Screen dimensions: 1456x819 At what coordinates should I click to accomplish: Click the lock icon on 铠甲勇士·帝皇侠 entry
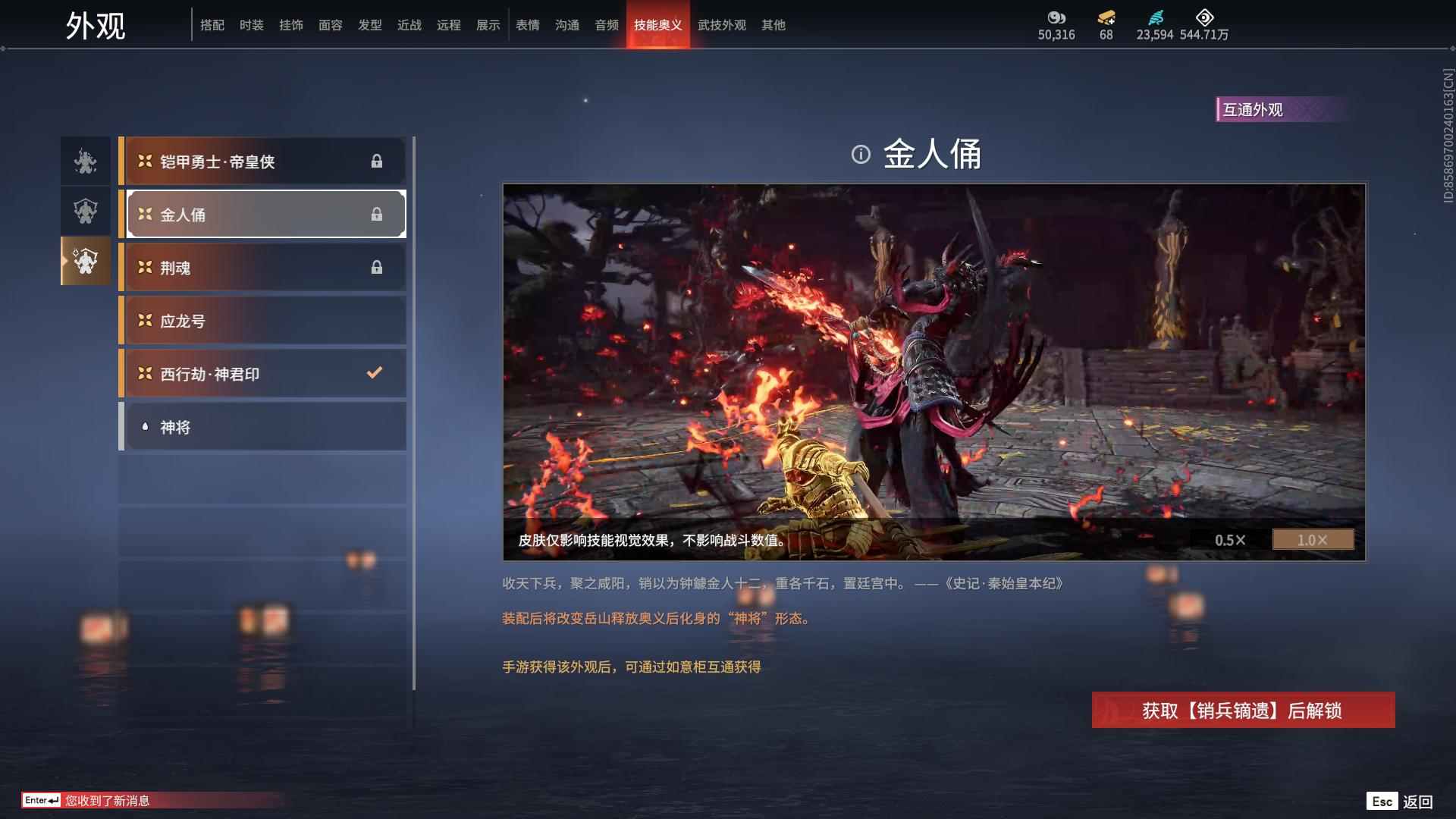(378, 161)
